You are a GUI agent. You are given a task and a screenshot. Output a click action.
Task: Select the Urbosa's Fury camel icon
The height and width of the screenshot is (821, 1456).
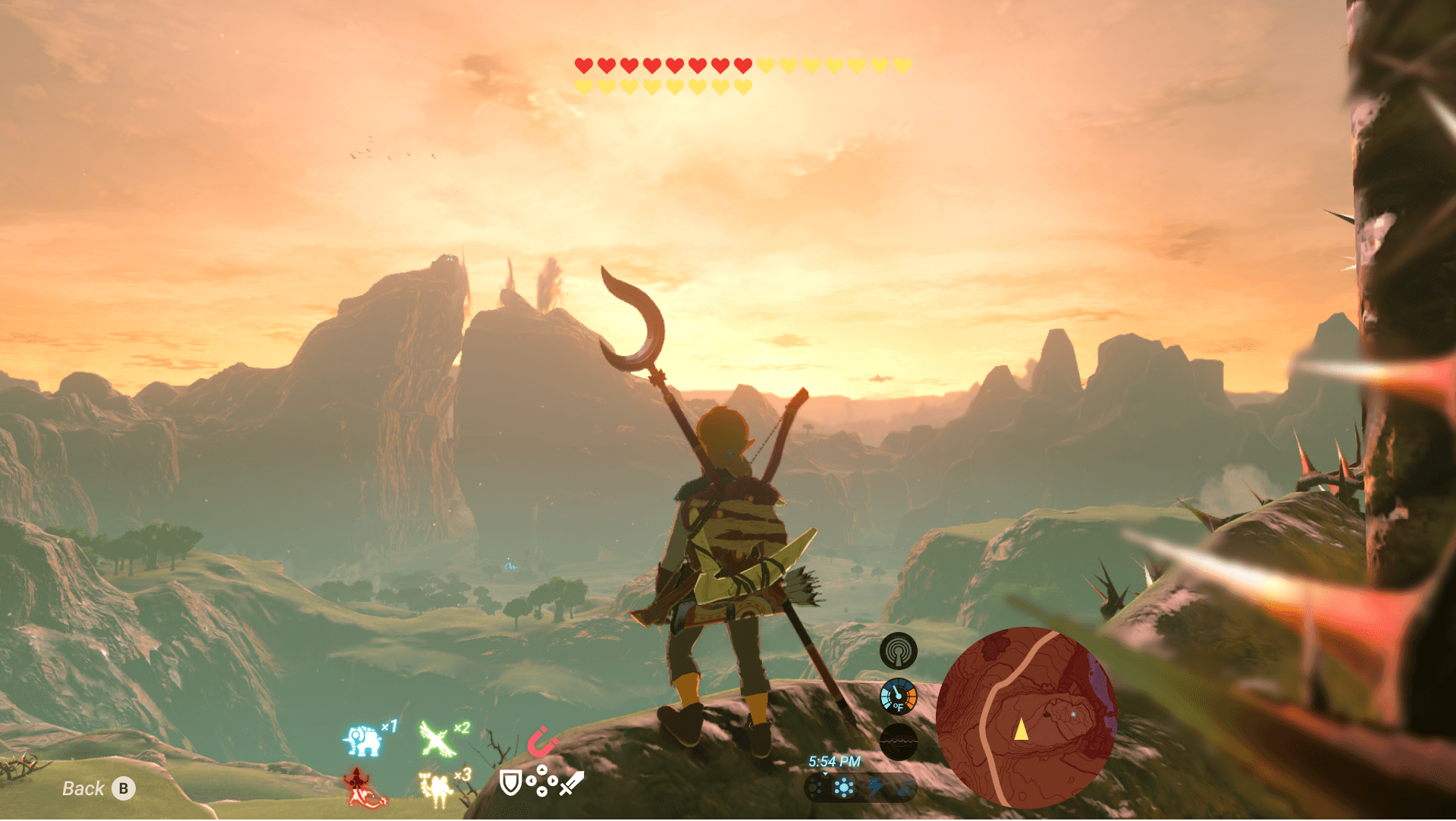click(438, 788)
